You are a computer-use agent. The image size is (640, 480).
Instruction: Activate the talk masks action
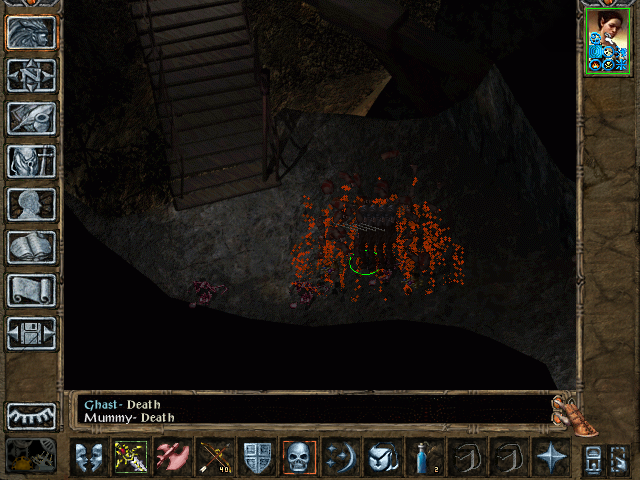tap(88, 457)
